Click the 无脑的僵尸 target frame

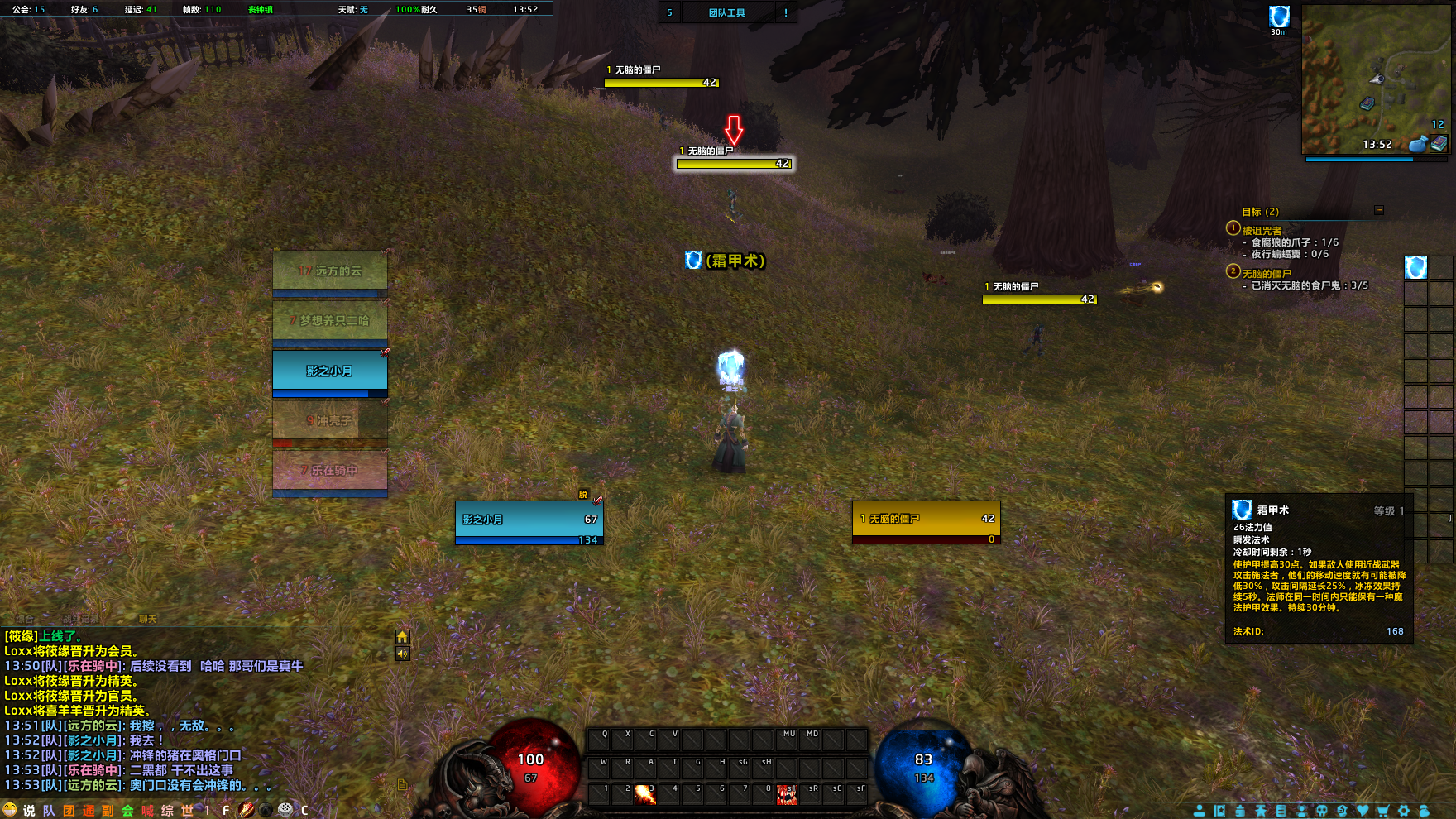click(x=926, y=520)
